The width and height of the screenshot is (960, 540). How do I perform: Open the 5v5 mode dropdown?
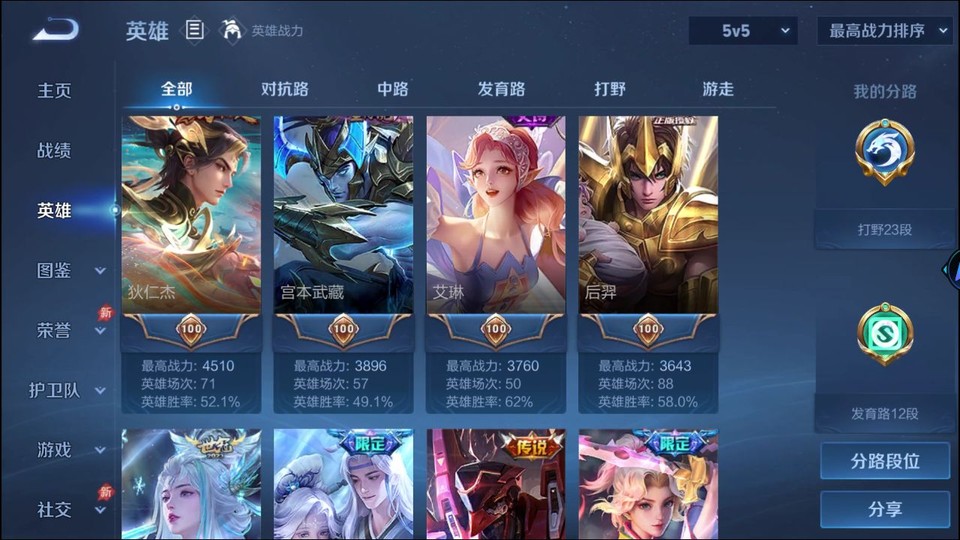(743, 31)
